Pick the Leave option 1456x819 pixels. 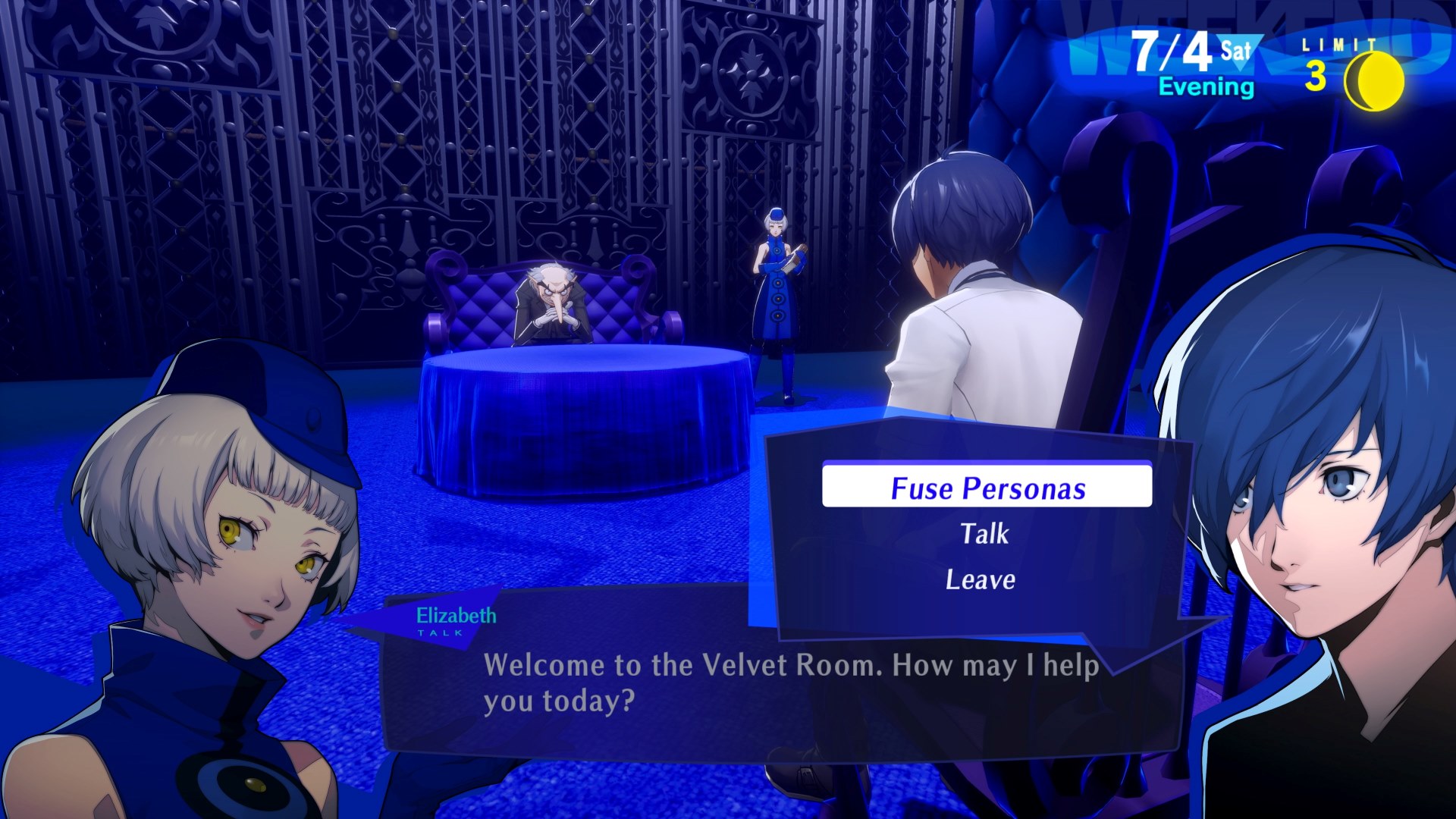[981, 579]
